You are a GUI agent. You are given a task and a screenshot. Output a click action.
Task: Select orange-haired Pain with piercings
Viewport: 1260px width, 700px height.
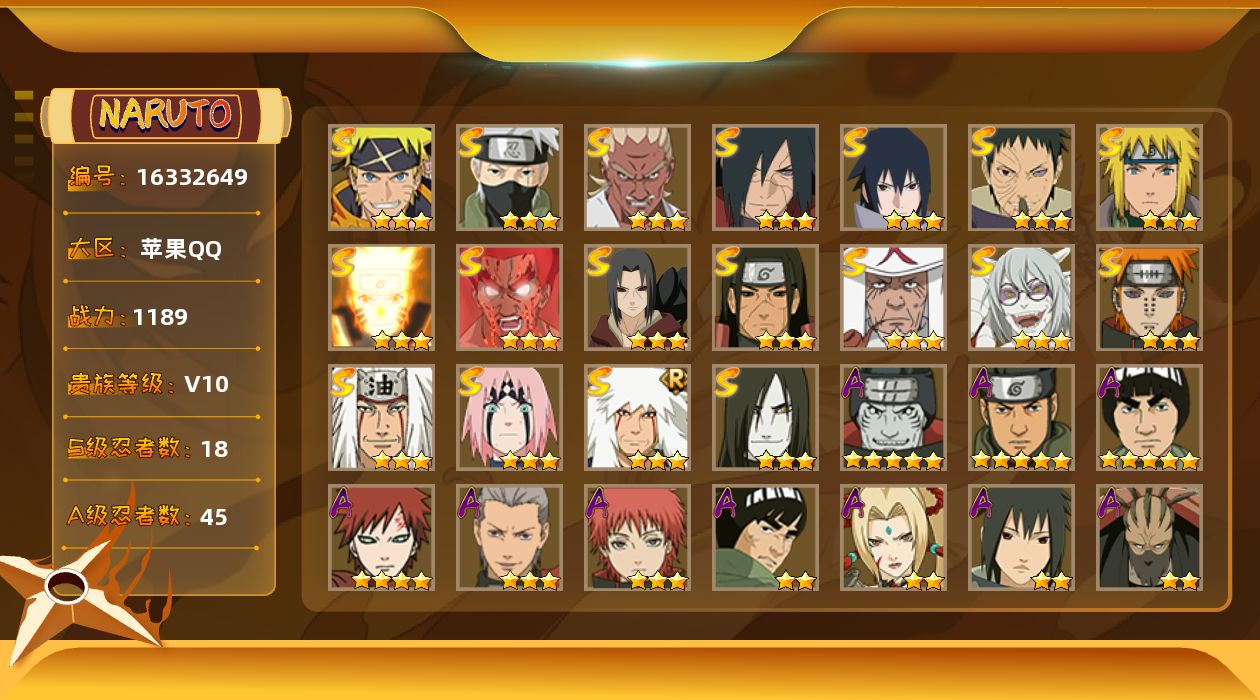pos(1149,297)
